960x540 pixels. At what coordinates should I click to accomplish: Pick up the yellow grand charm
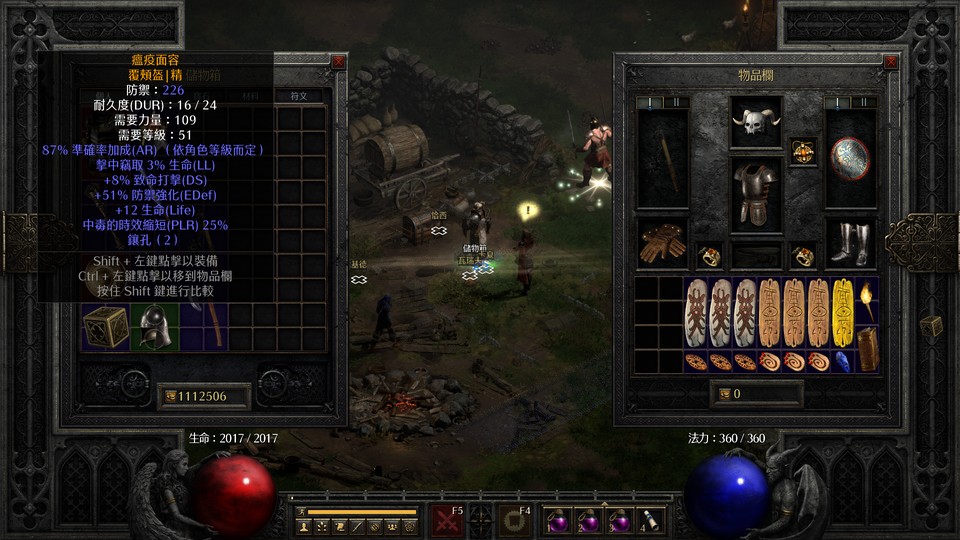pos(843,312)
